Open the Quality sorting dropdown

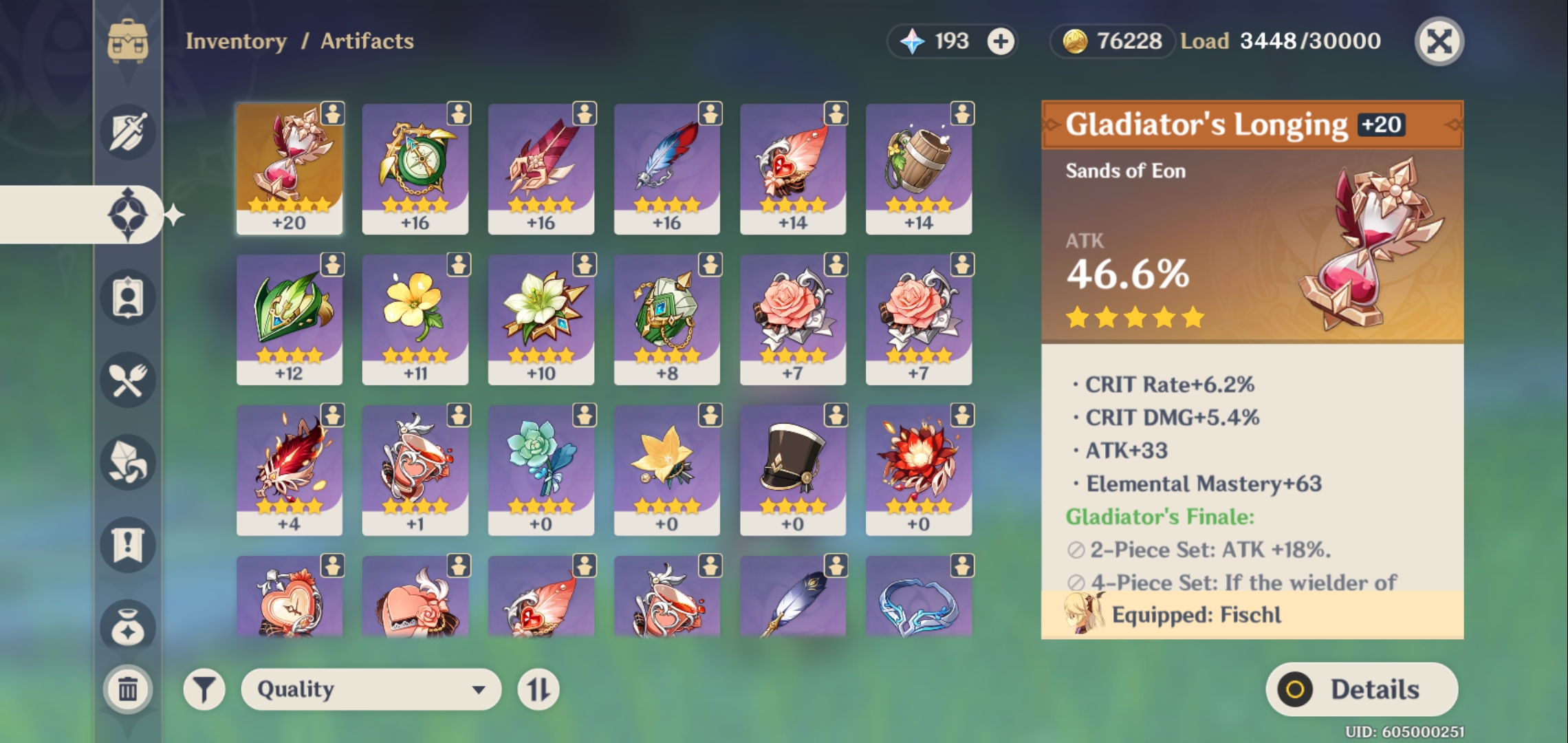click(x=371, y=690)
